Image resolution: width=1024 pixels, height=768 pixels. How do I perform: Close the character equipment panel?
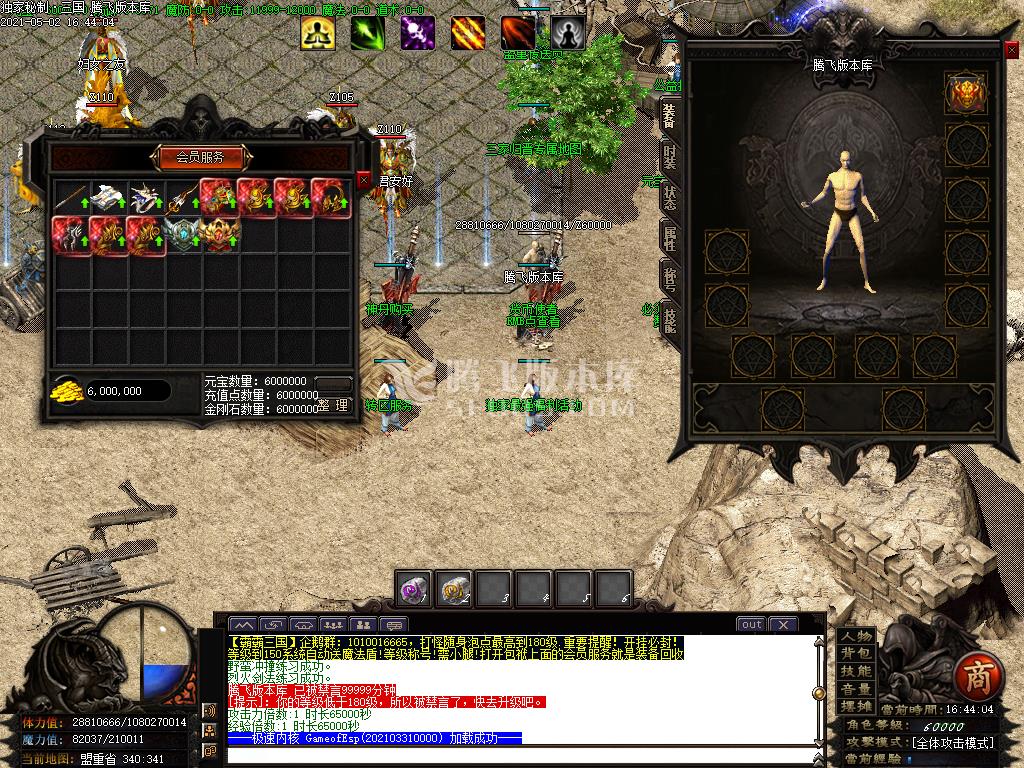pos(1010,49)
